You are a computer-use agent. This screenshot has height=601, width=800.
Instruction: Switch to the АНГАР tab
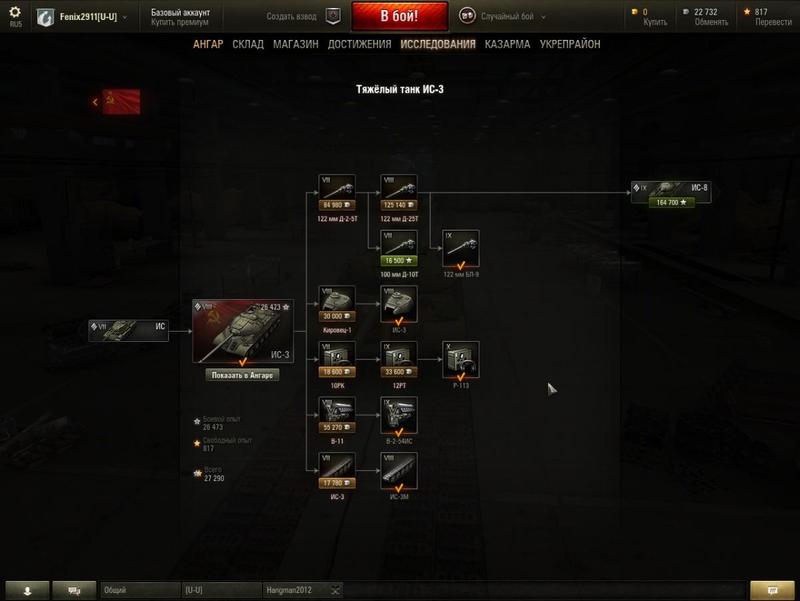(x=208, y=44)
